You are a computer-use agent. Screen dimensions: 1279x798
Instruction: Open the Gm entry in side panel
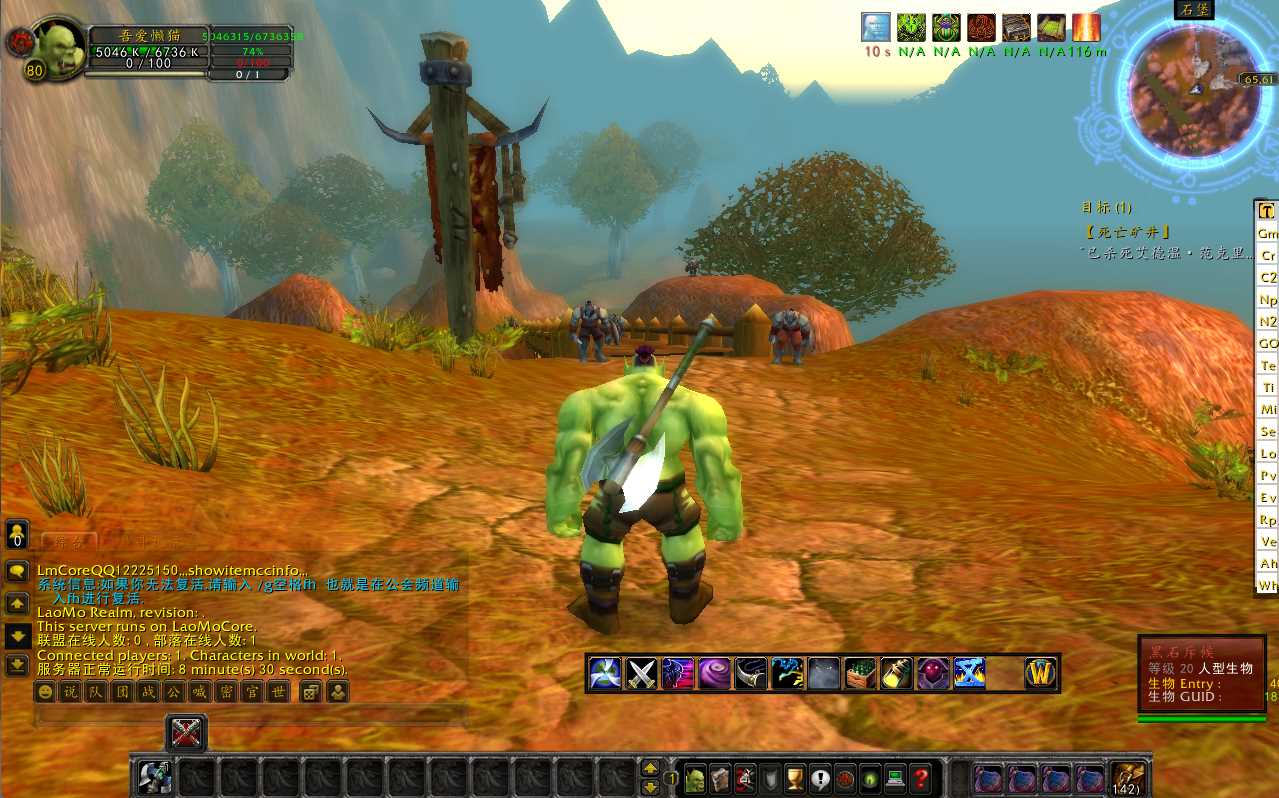(x=1267, y=233)
